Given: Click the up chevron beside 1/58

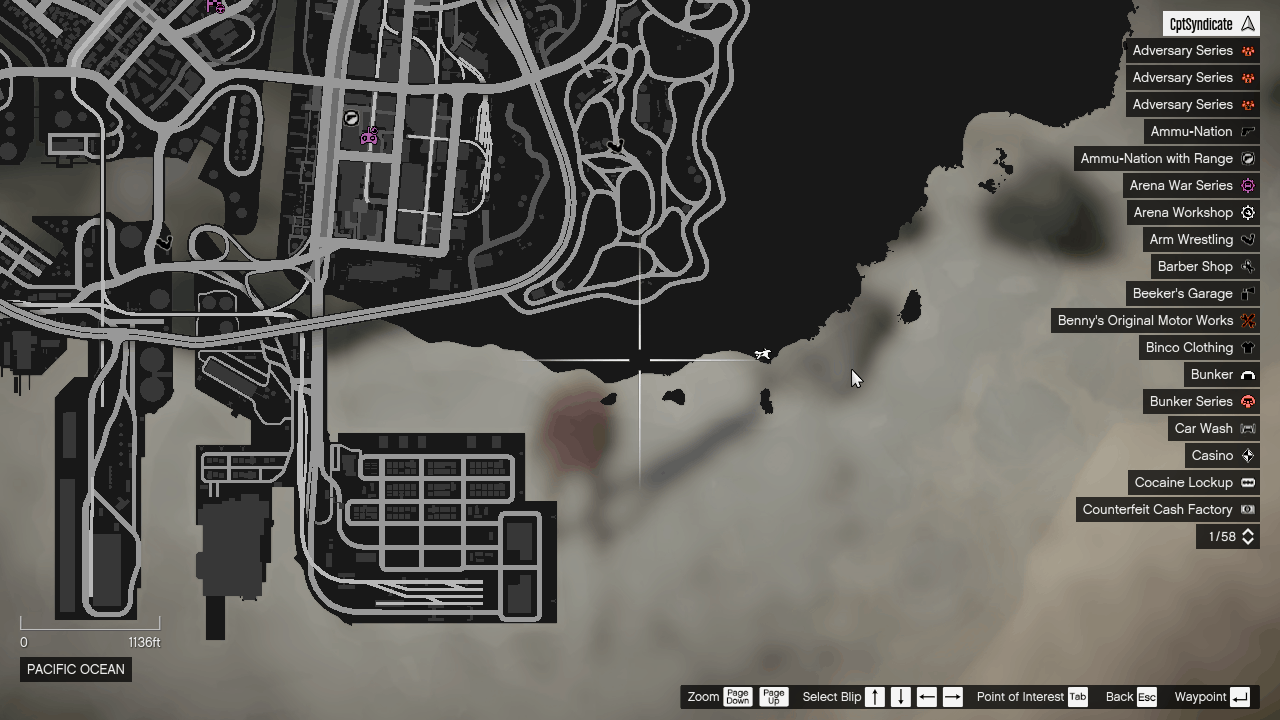Looking at the screenshot, I should (x=1246, y=533).
